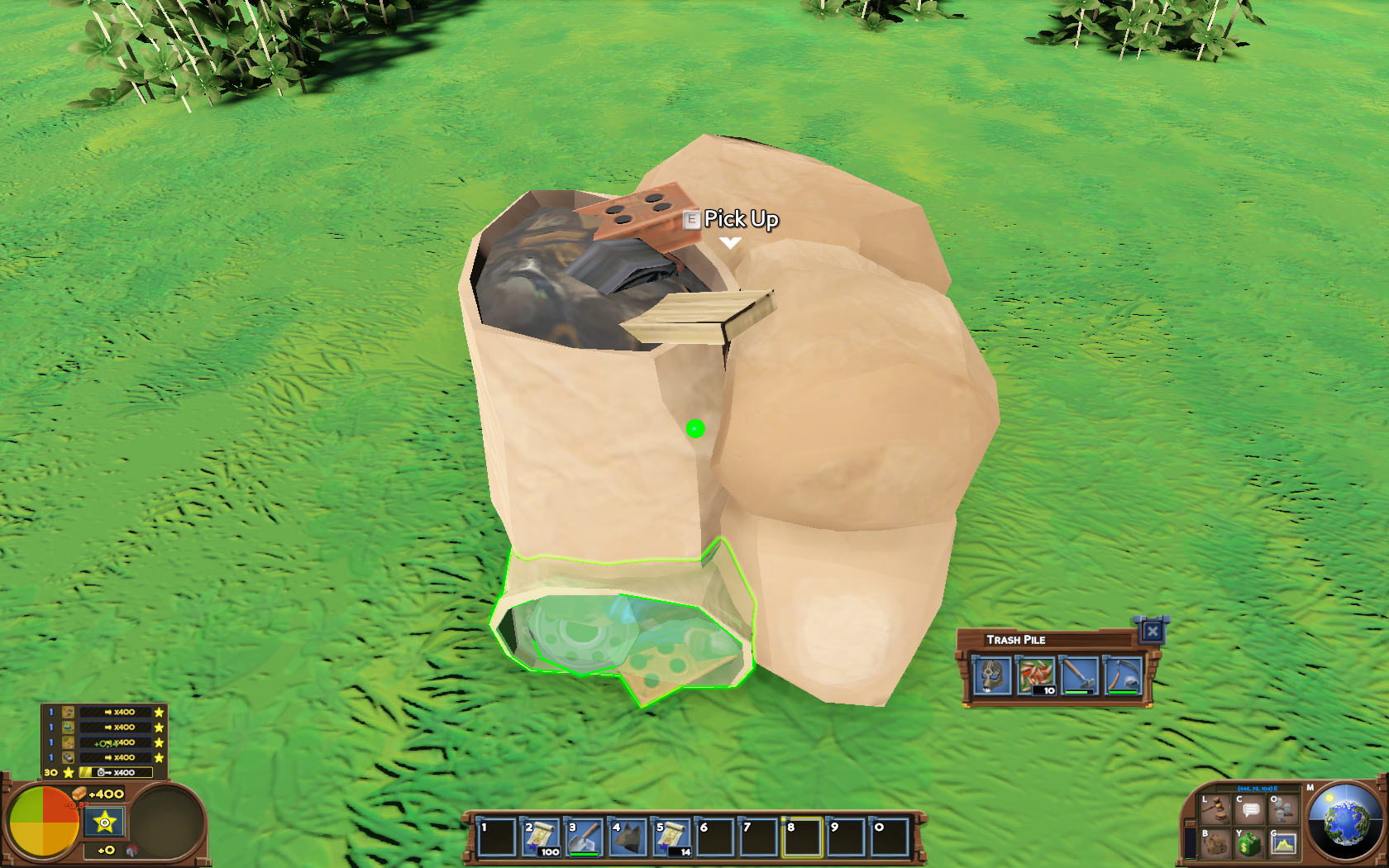This screenshot has height=868, width=1389.
Task: Click the highlighted empty hotbar slot 8
Action: click(x=802, y=837)
